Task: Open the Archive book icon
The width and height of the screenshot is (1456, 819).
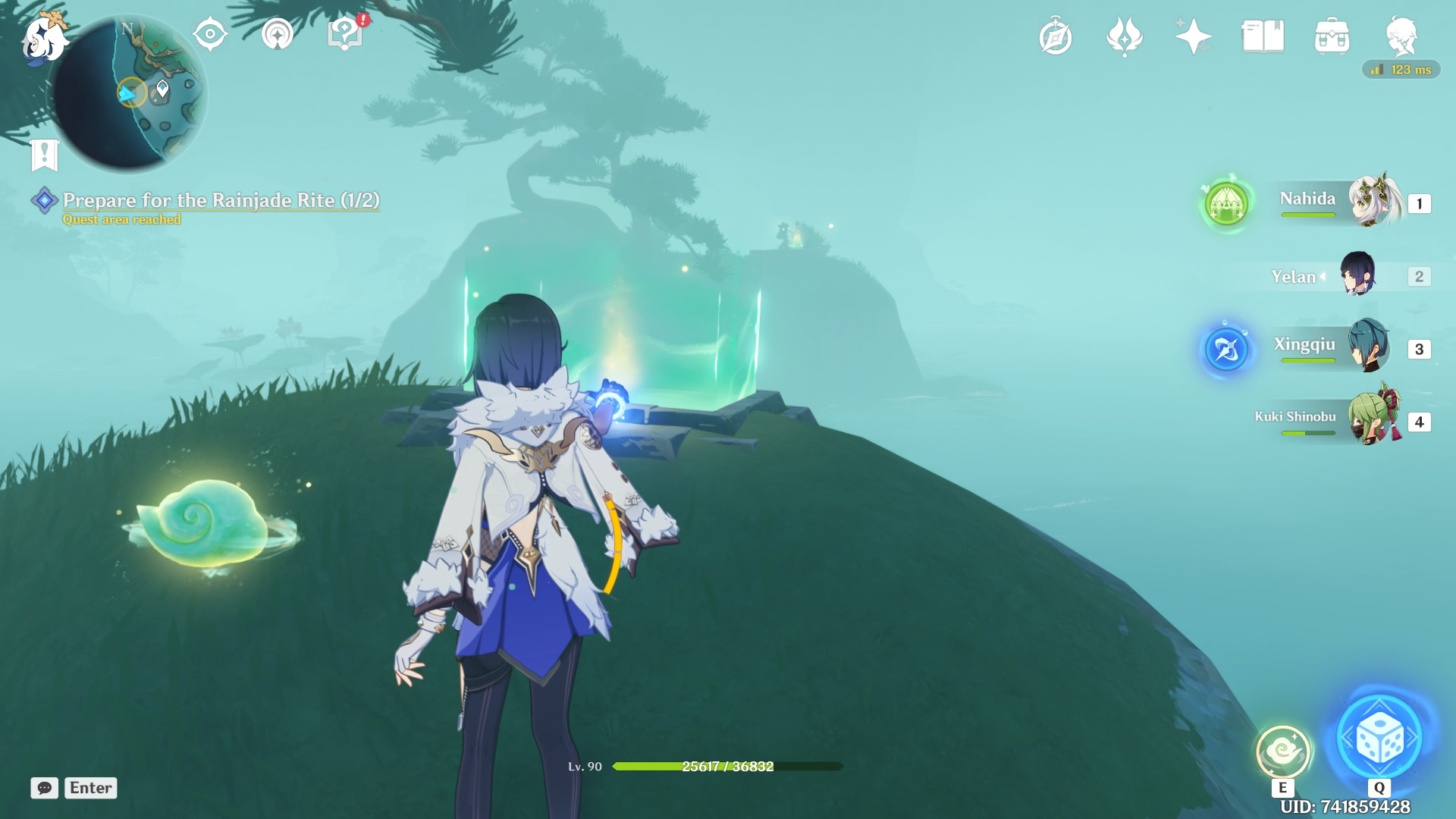Action: pos(1263,36)
